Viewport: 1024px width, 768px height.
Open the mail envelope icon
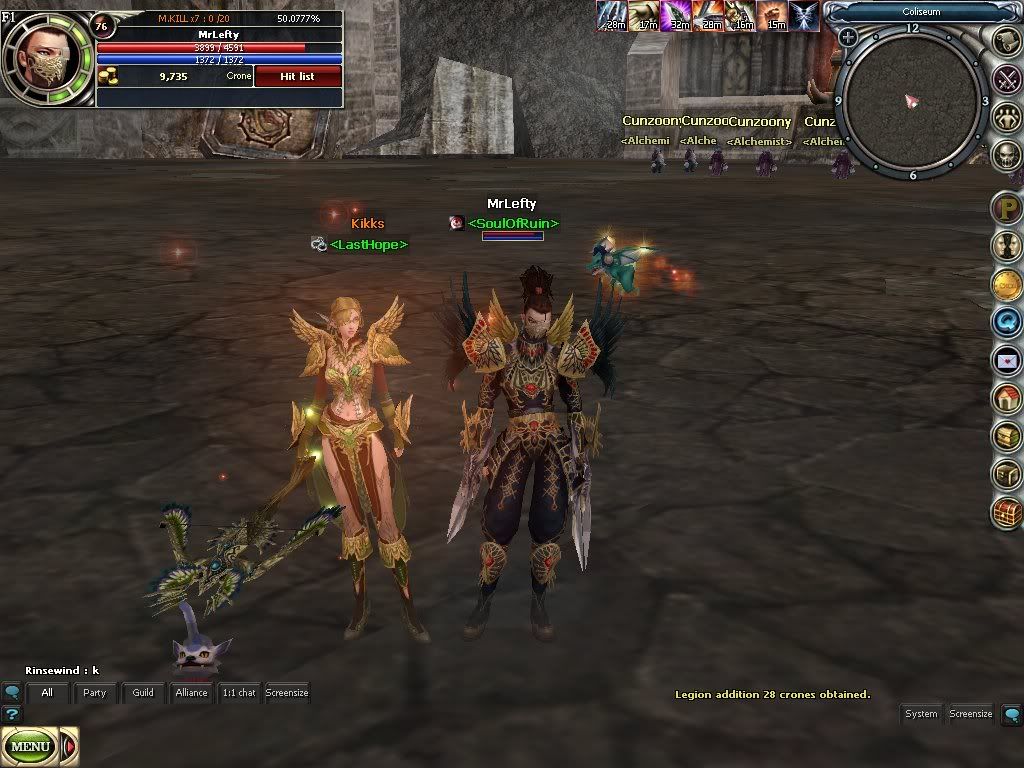click(1006, 360)
